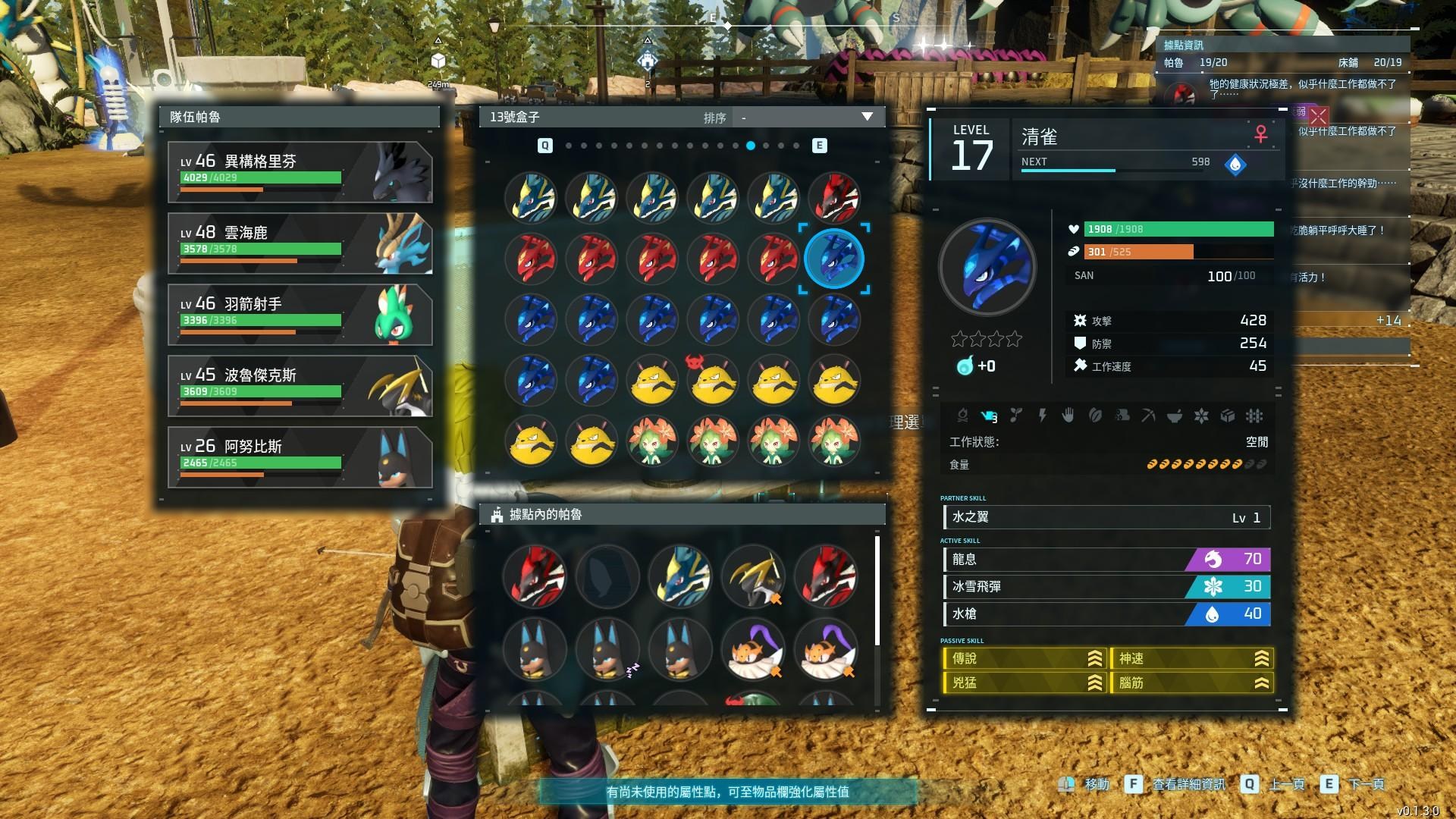This screenshot has height=819, width=1456.
Task: Select the yellow Pal with red boss marker
Action: (x=713, y=380)
